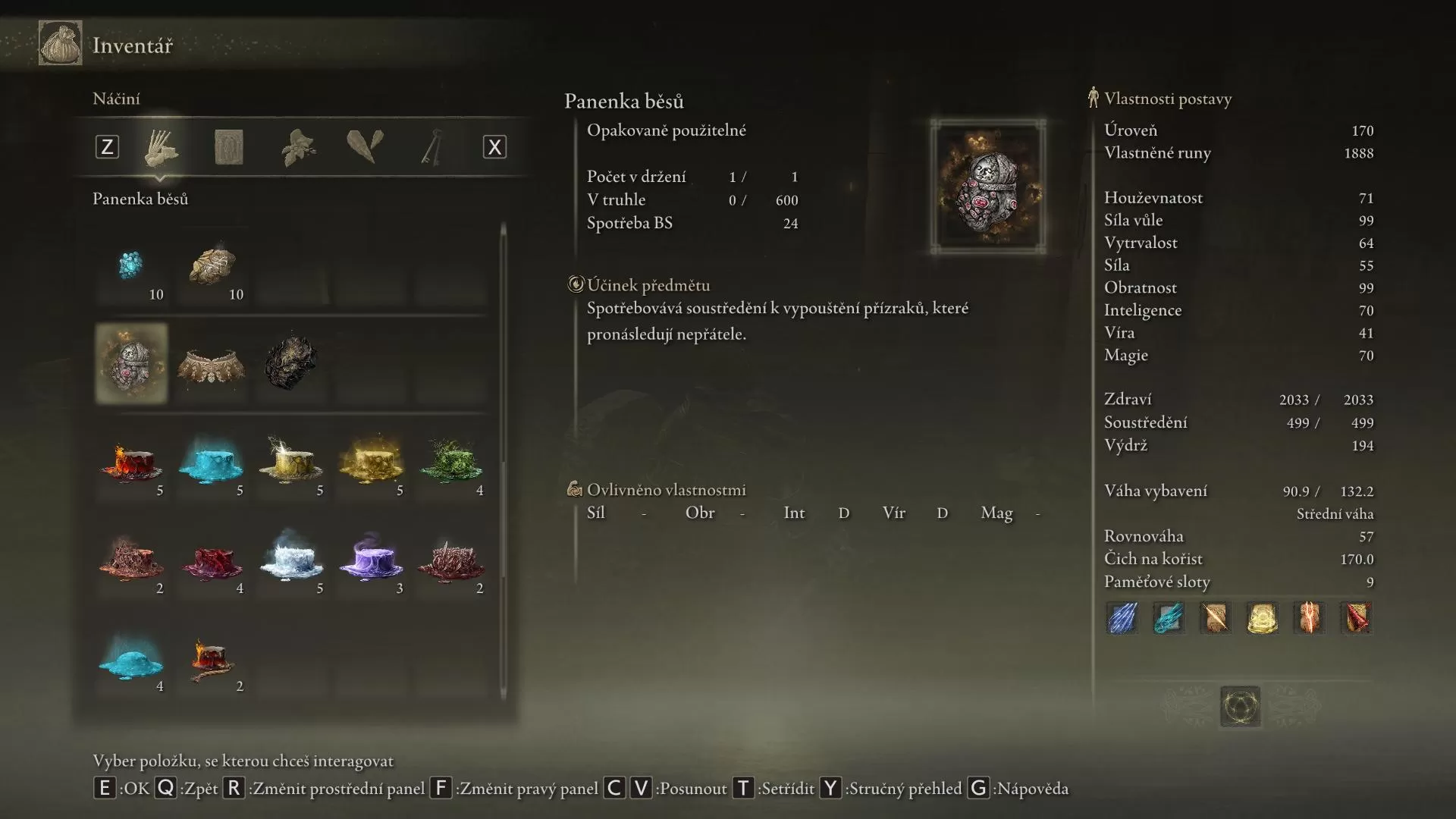Pick the white frost grease item
This screenshot has width=1456, height=819.
[290, 559]
